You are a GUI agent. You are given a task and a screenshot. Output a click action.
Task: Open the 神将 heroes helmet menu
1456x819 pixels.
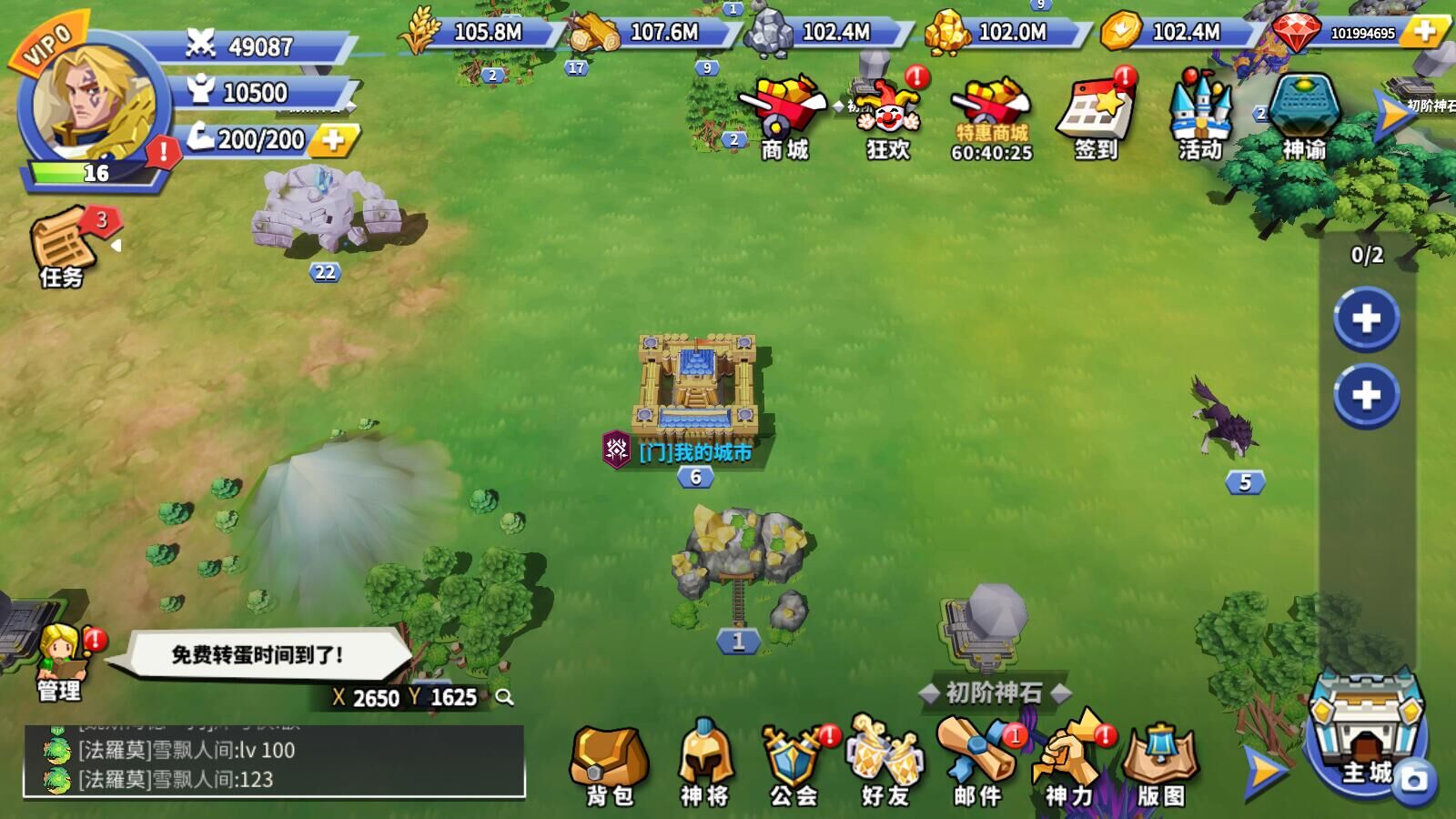click(x=704, y=764)
